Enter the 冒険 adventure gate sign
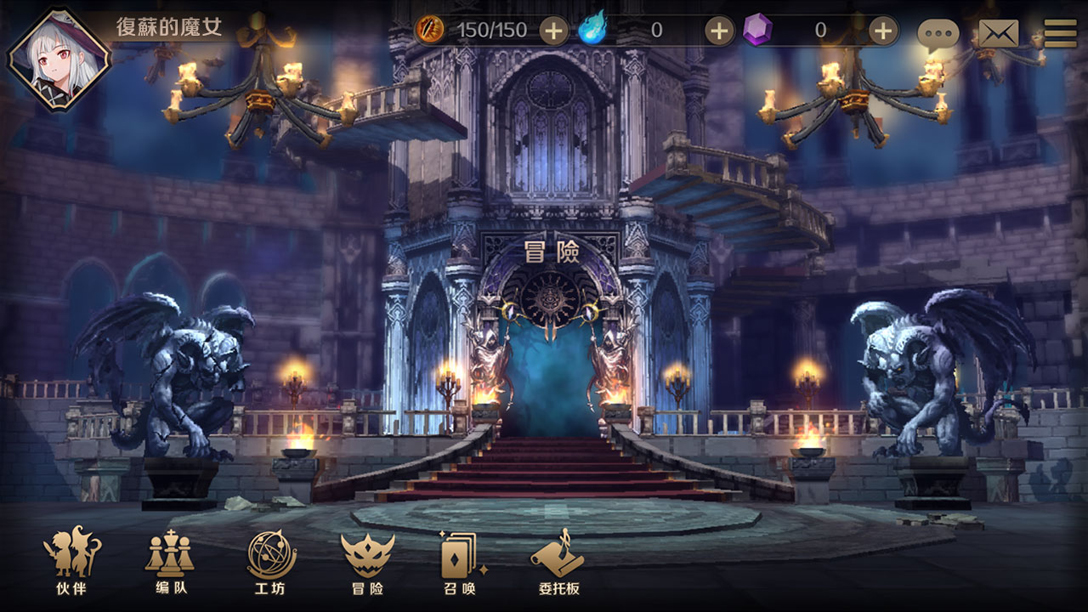 [x=552, y=251]
